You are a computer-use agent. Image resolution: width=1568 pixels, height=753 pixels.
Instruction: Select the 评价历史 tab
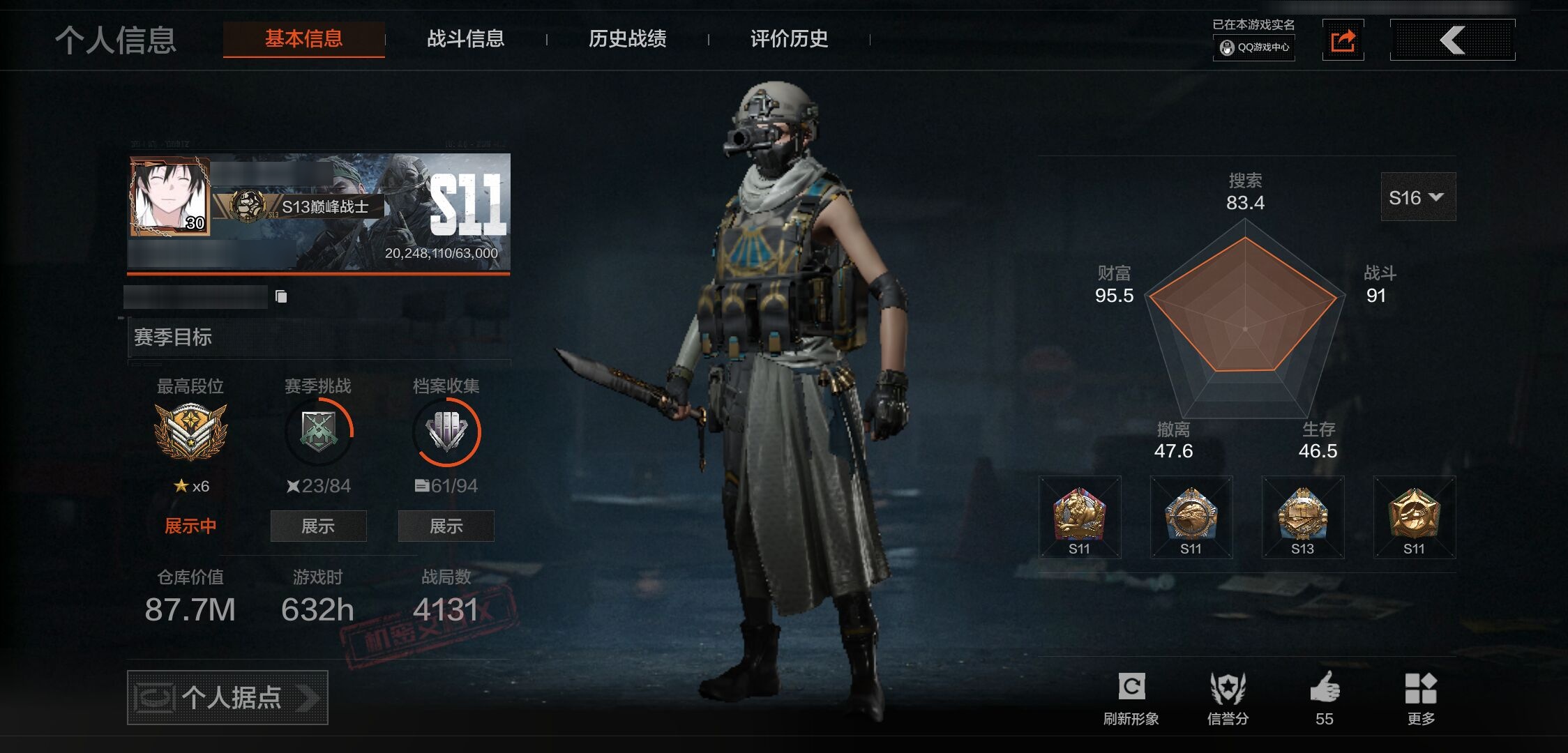(x=789, y=39)
